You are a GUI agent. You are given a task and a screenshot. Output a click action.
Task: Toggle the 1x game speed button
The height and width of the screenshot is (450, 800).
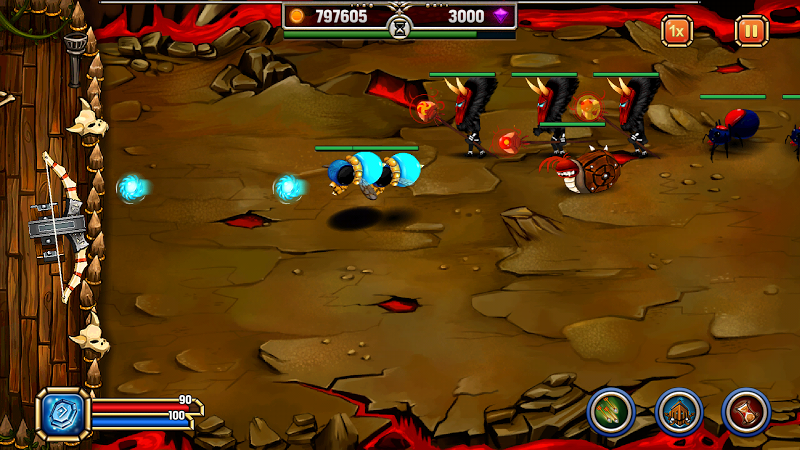[x=677, y=31]
